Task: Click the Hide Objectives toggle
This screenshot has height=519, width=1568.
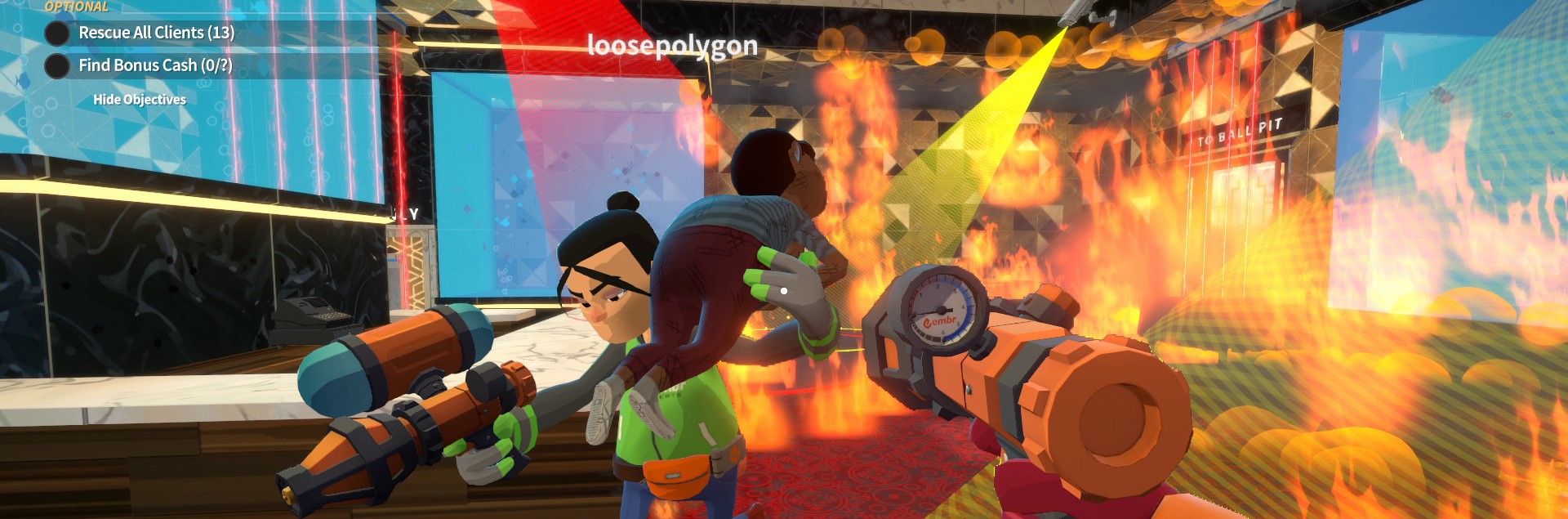Action: [140, 100]
